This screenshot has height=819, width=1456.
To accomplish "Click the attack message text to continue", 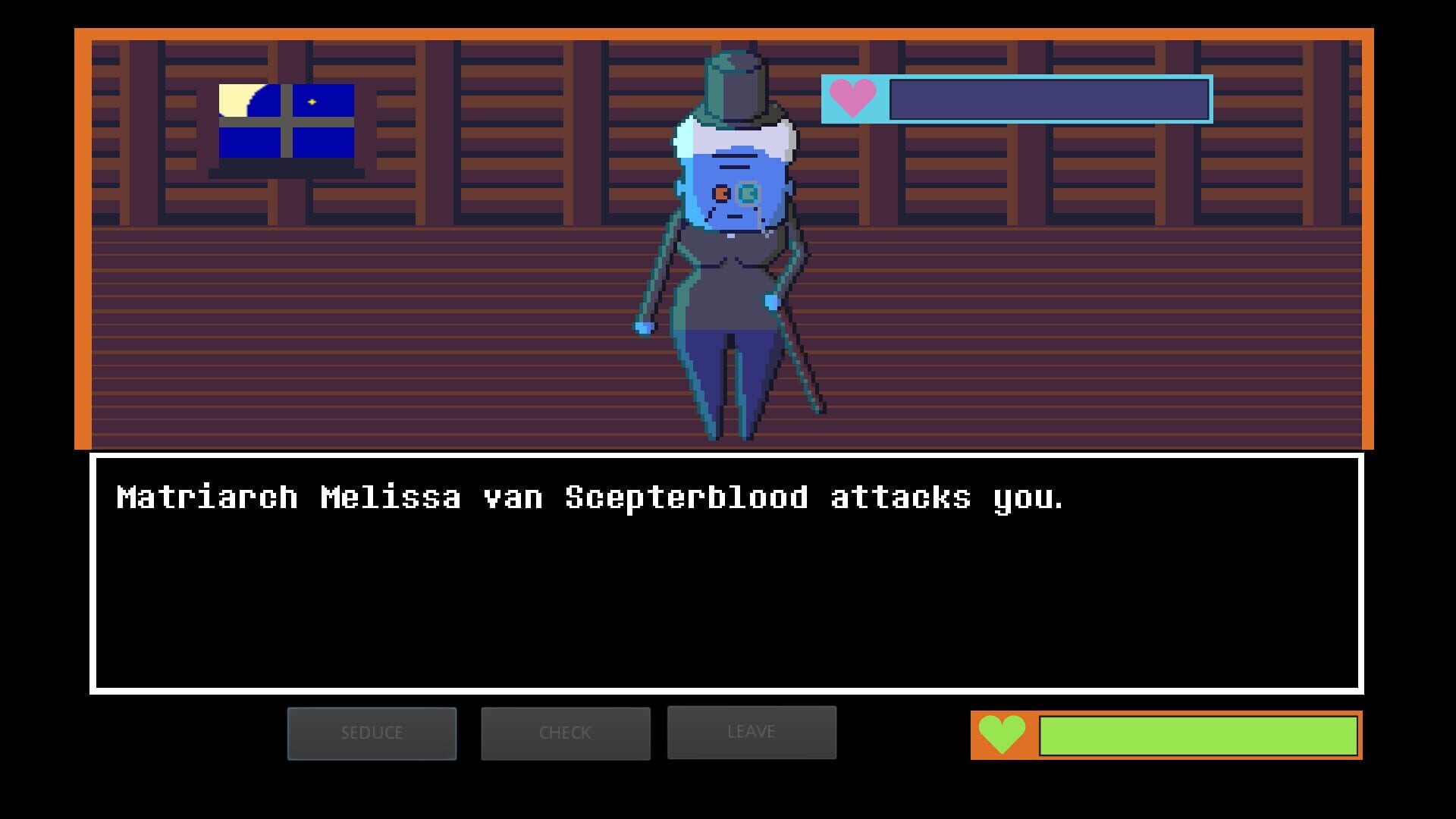I will [x=591, y=497].
